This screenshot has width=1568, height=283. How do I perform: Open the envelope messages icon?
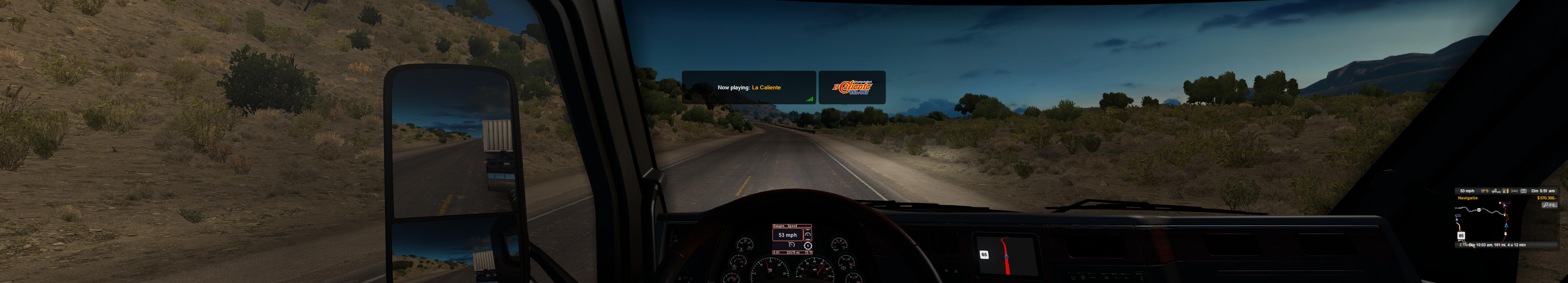1524,191
